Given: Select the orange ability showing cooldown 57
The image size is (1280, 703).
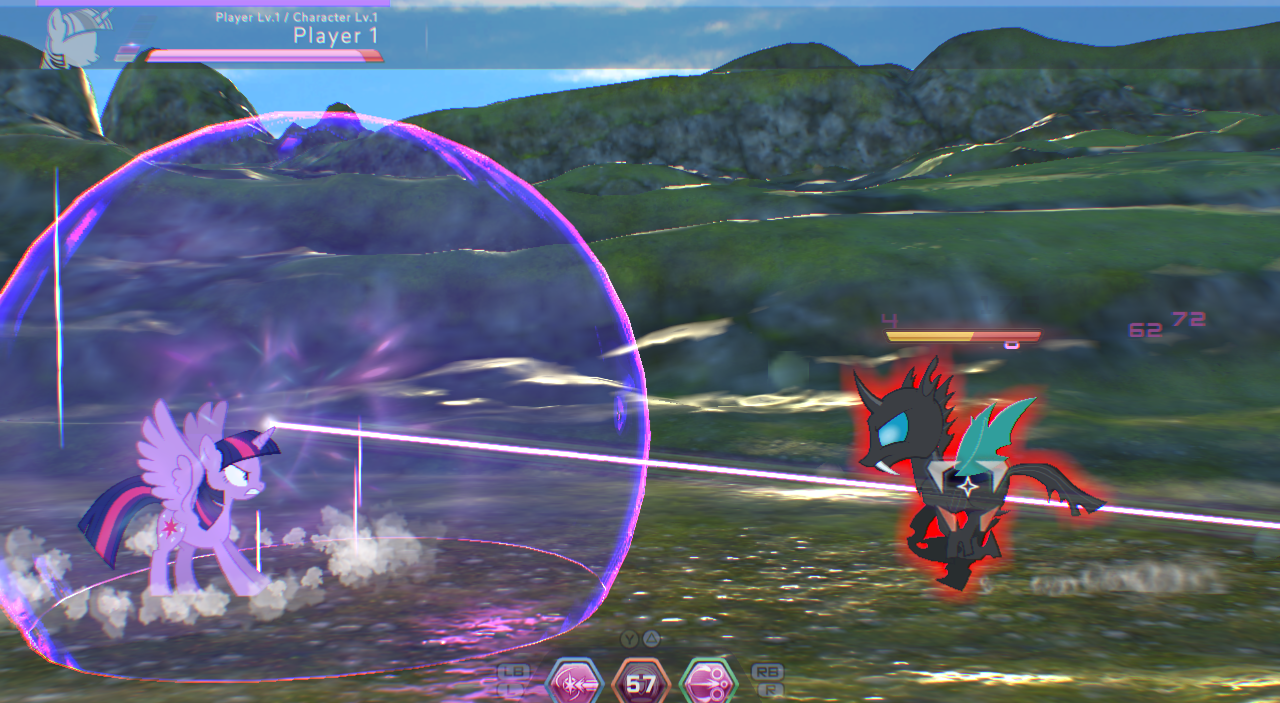Looking at the screenshot, I should point(640,684).
